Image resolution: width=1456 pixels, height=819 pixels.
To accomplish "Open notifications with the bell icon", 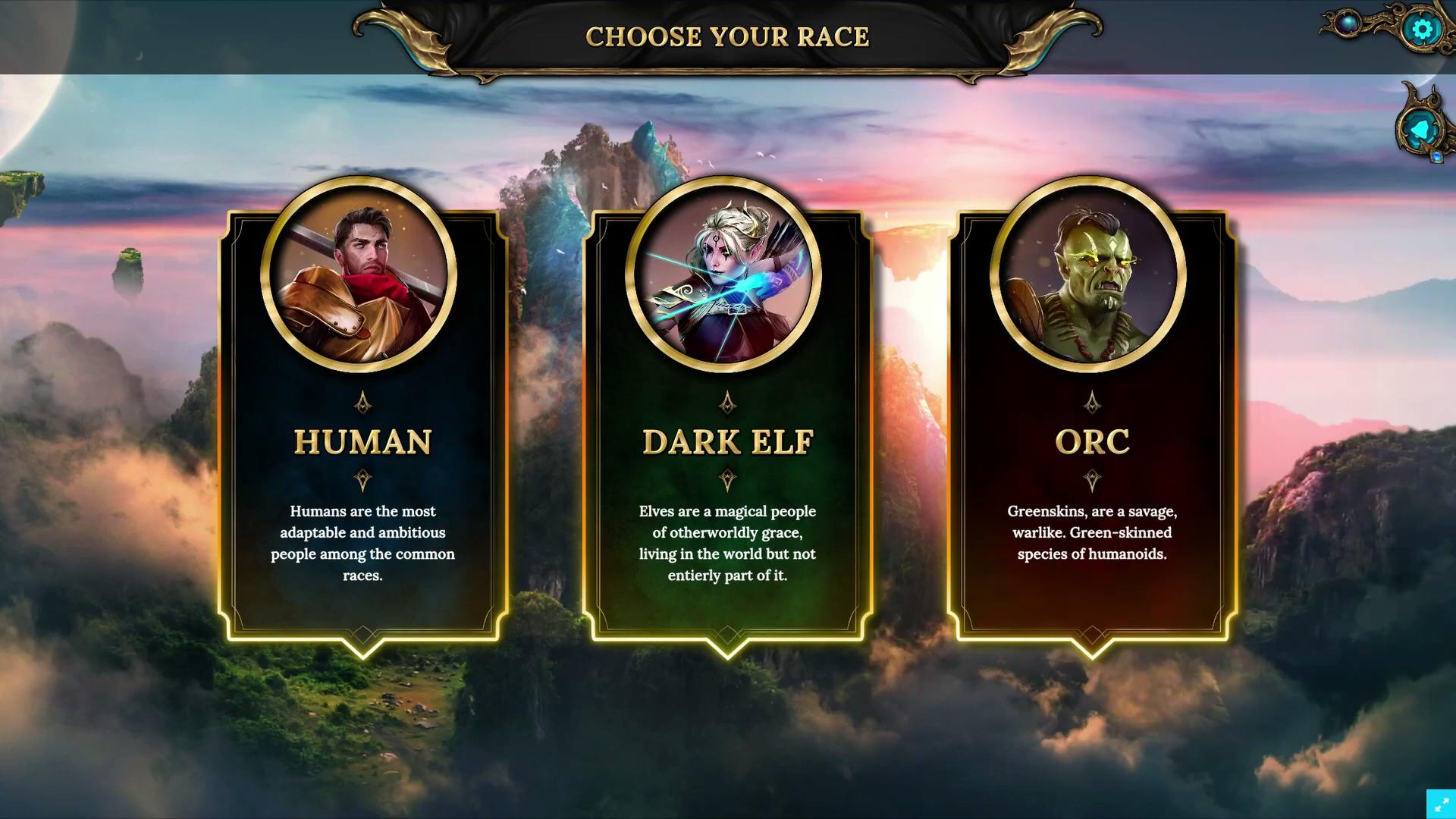I will pyautogui.click(x=1420, y=130).
